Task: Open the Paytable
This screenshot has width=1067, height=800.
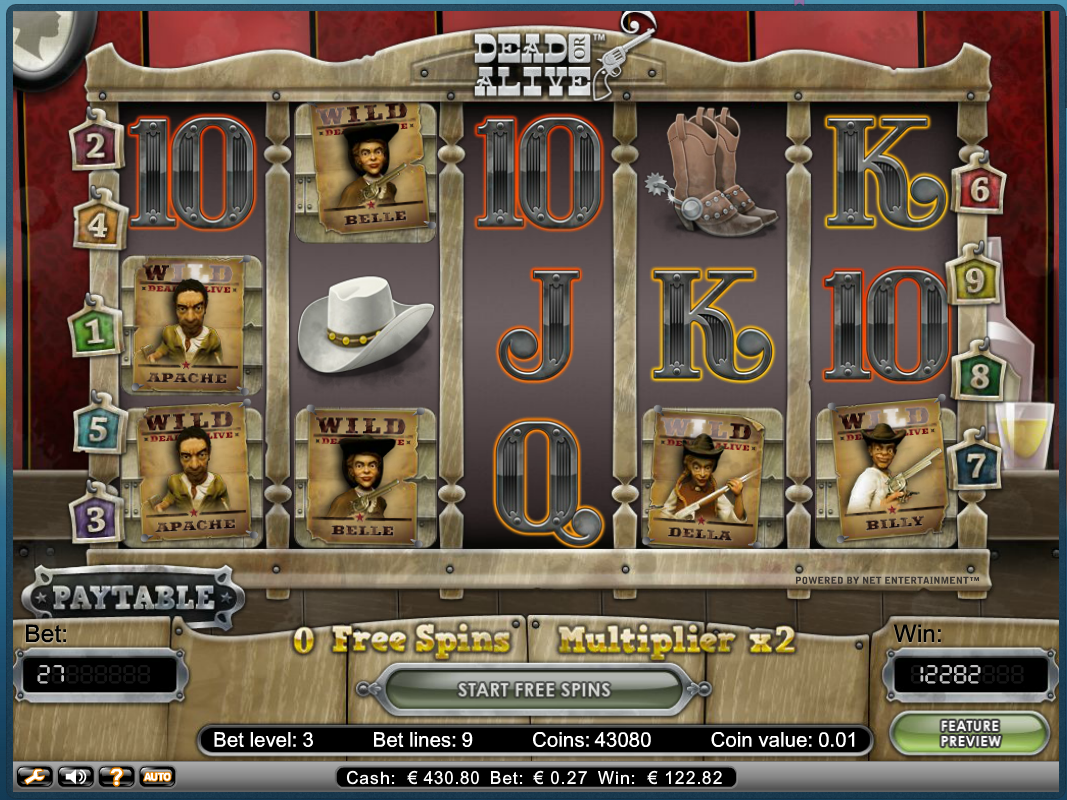Action: point(133,597)
